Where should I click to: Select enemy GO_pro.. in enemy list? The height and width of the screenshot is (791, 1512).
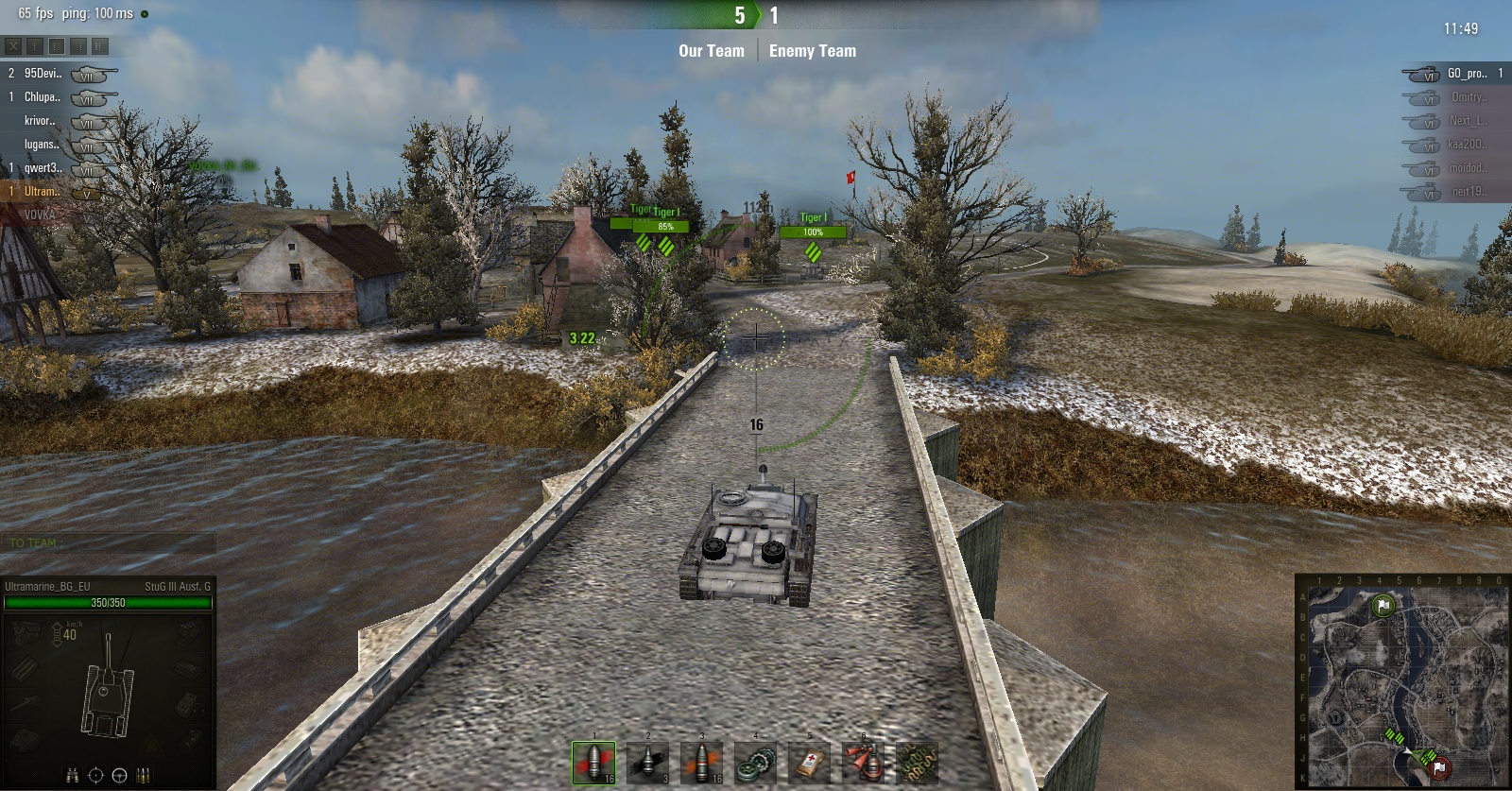(x=1467, y=73)
